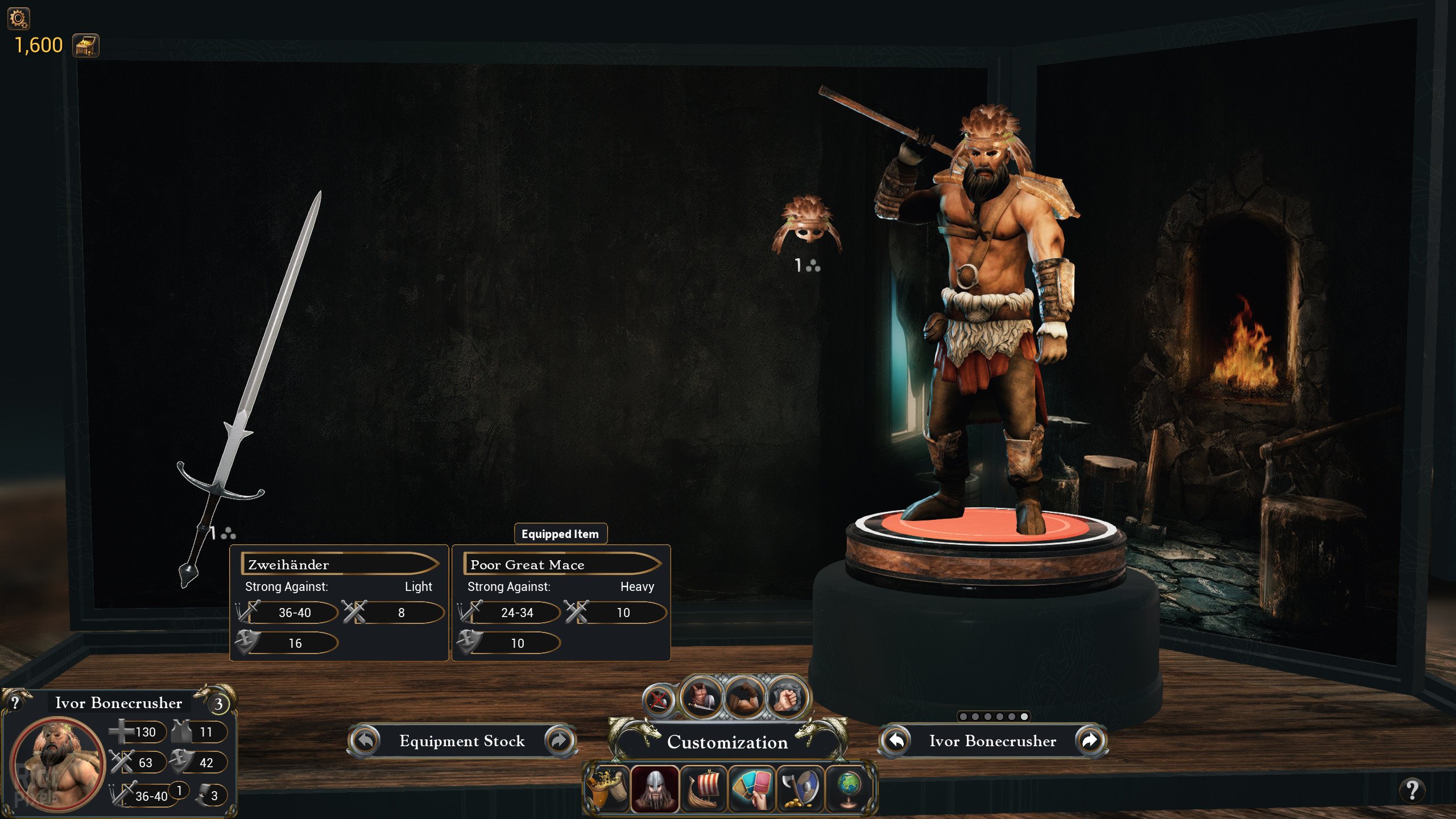Go to next Equipment Stock page
The width and height of the screenshot is (1456, 819).
tap(559, 741)
